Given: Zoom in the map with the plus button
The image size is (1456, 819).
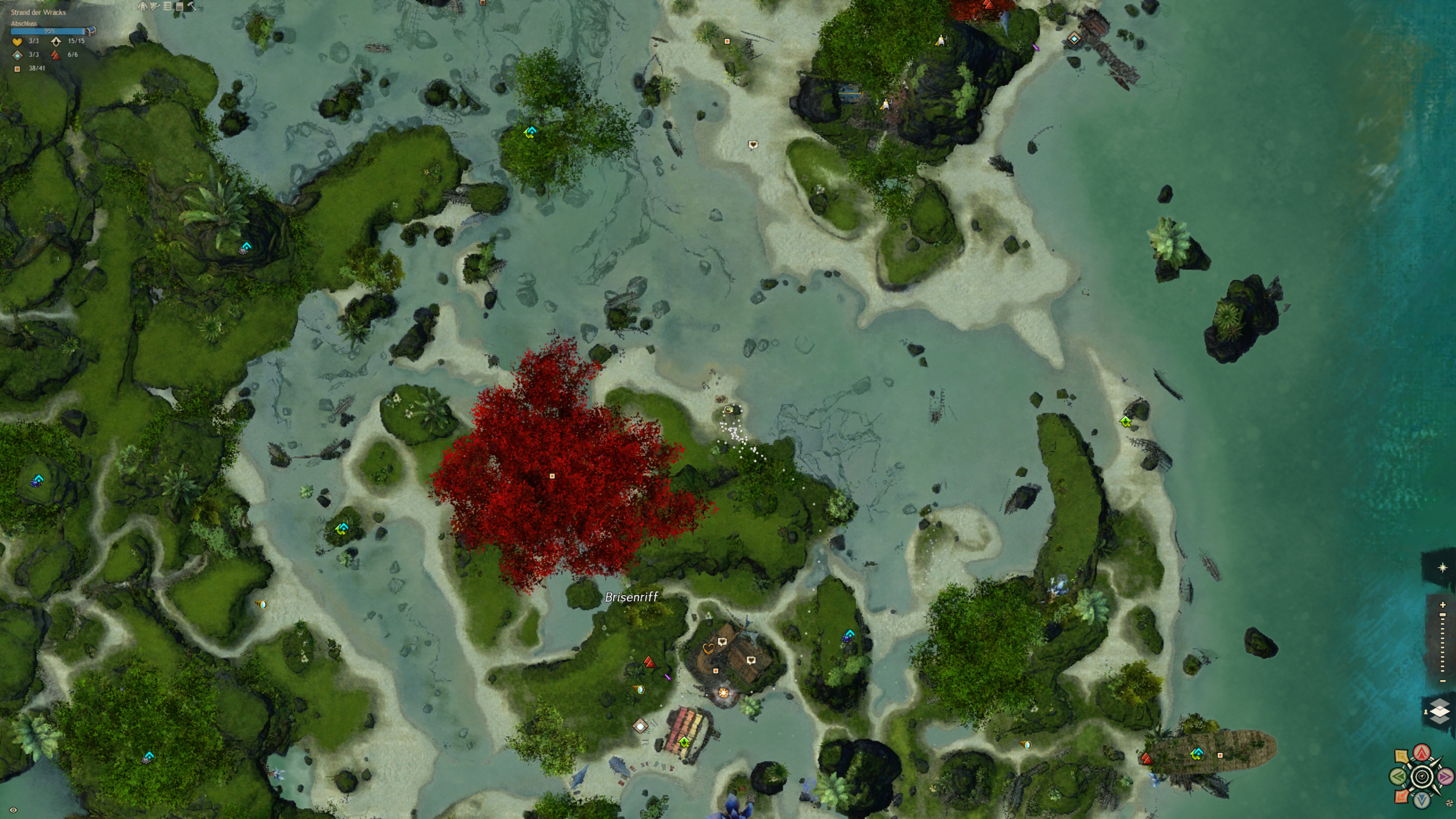Looking at the screenshot, I should coord(1442,605).
